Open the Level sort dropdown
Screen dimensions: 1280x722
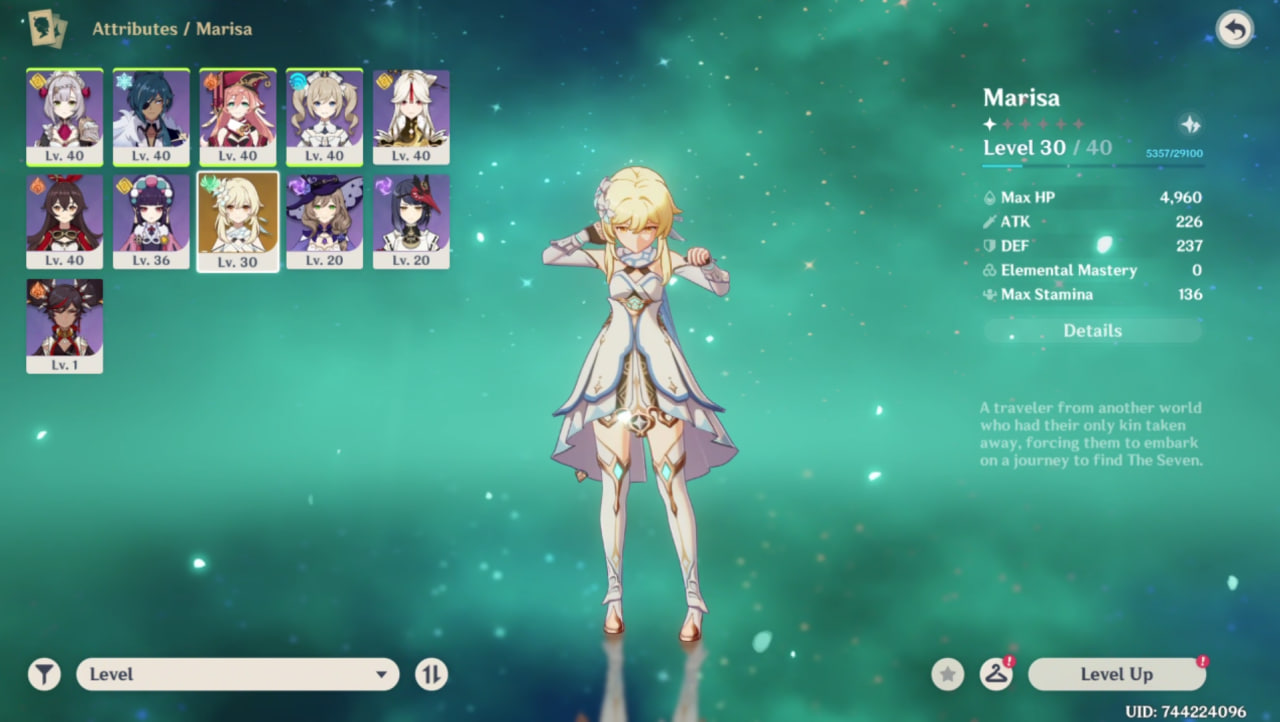tap(237, 674)
